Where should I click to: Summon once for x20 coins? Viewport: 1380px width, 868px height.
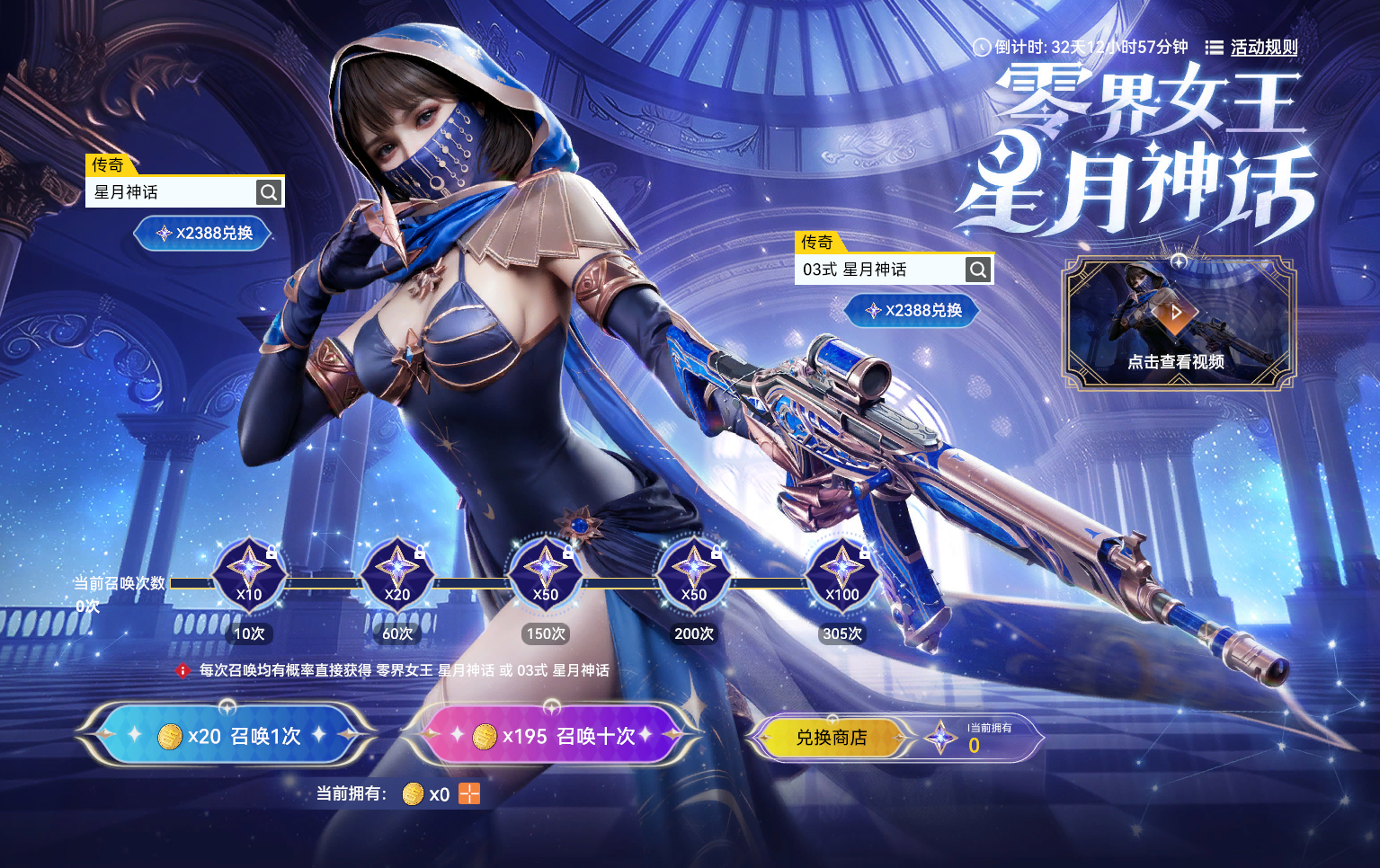coord(227,736)
